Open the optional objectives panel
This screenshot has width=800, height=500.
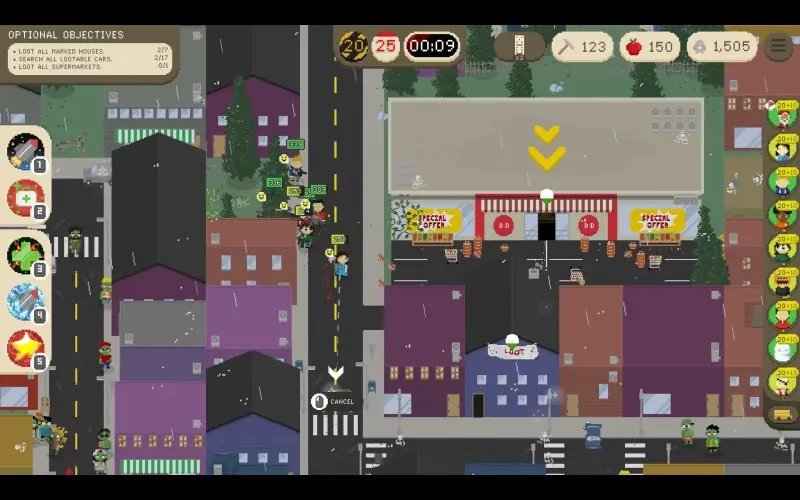pyautogui.click(x=88, y=51)
